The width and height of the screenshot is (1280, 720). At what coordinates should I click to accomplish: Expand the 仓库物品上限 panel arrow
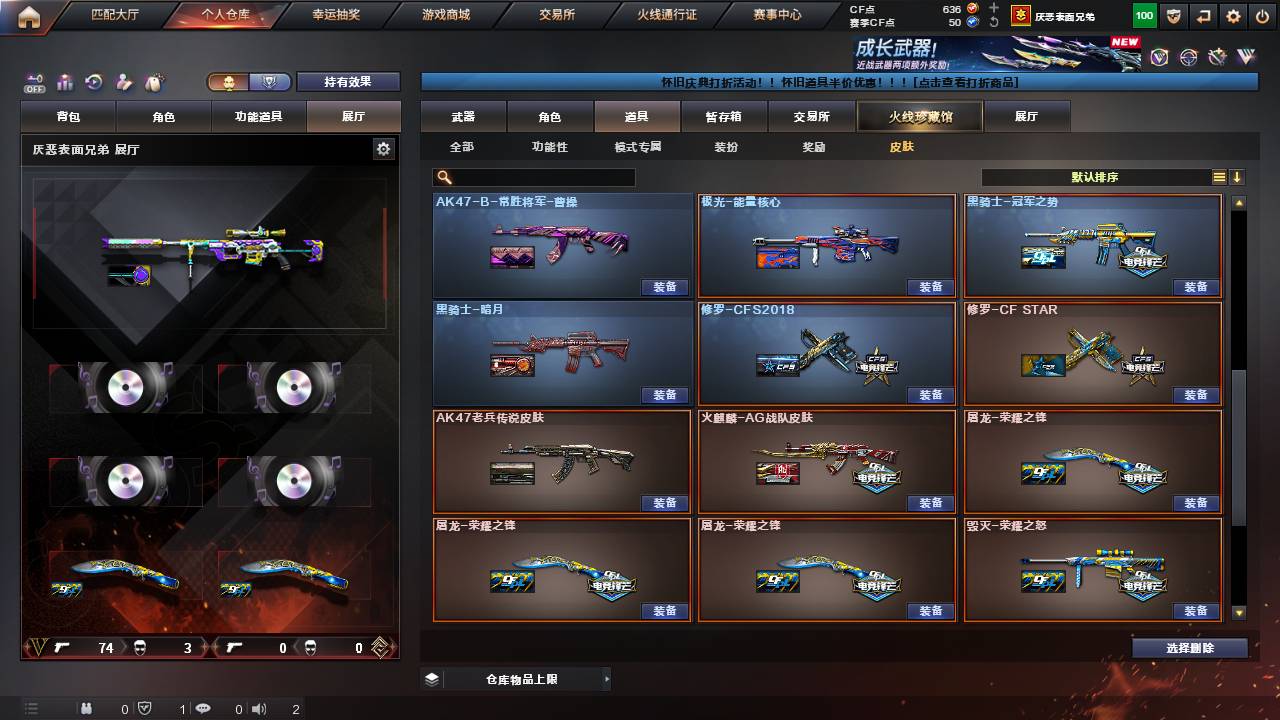606,678
